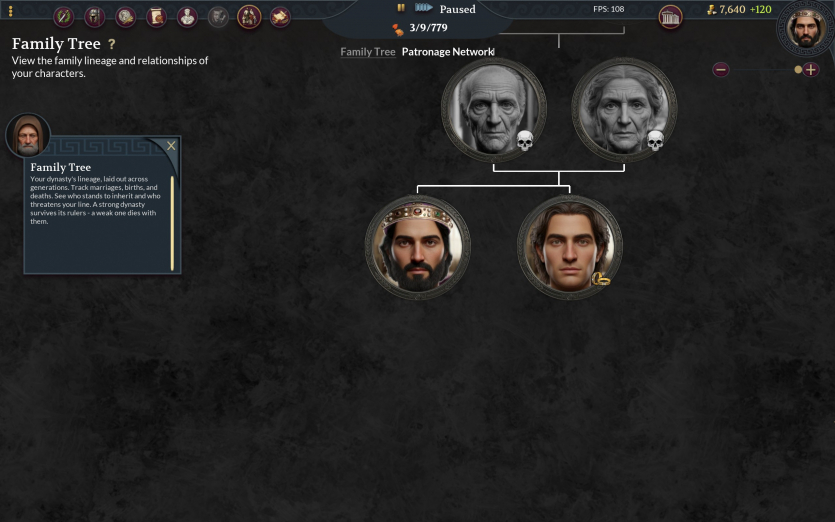The image size is (835, 522).
Task: Click the highlighted family toolbar icon
Action: click(x=249, y=17)
